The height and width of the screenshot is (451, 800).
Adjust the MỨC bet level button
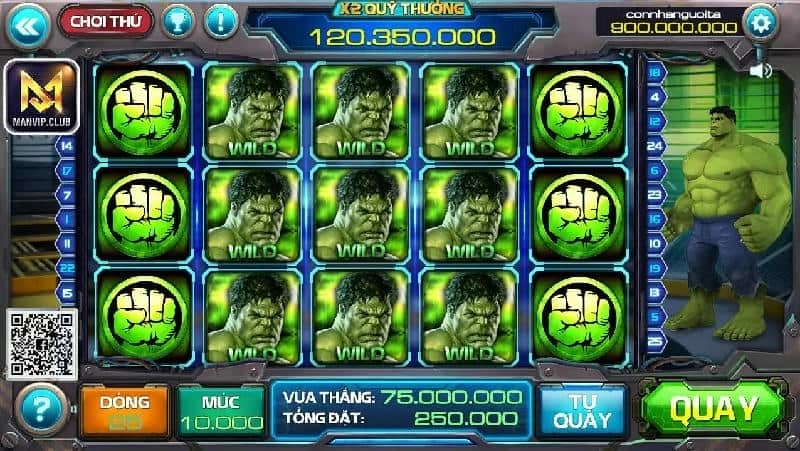[221, 409]
